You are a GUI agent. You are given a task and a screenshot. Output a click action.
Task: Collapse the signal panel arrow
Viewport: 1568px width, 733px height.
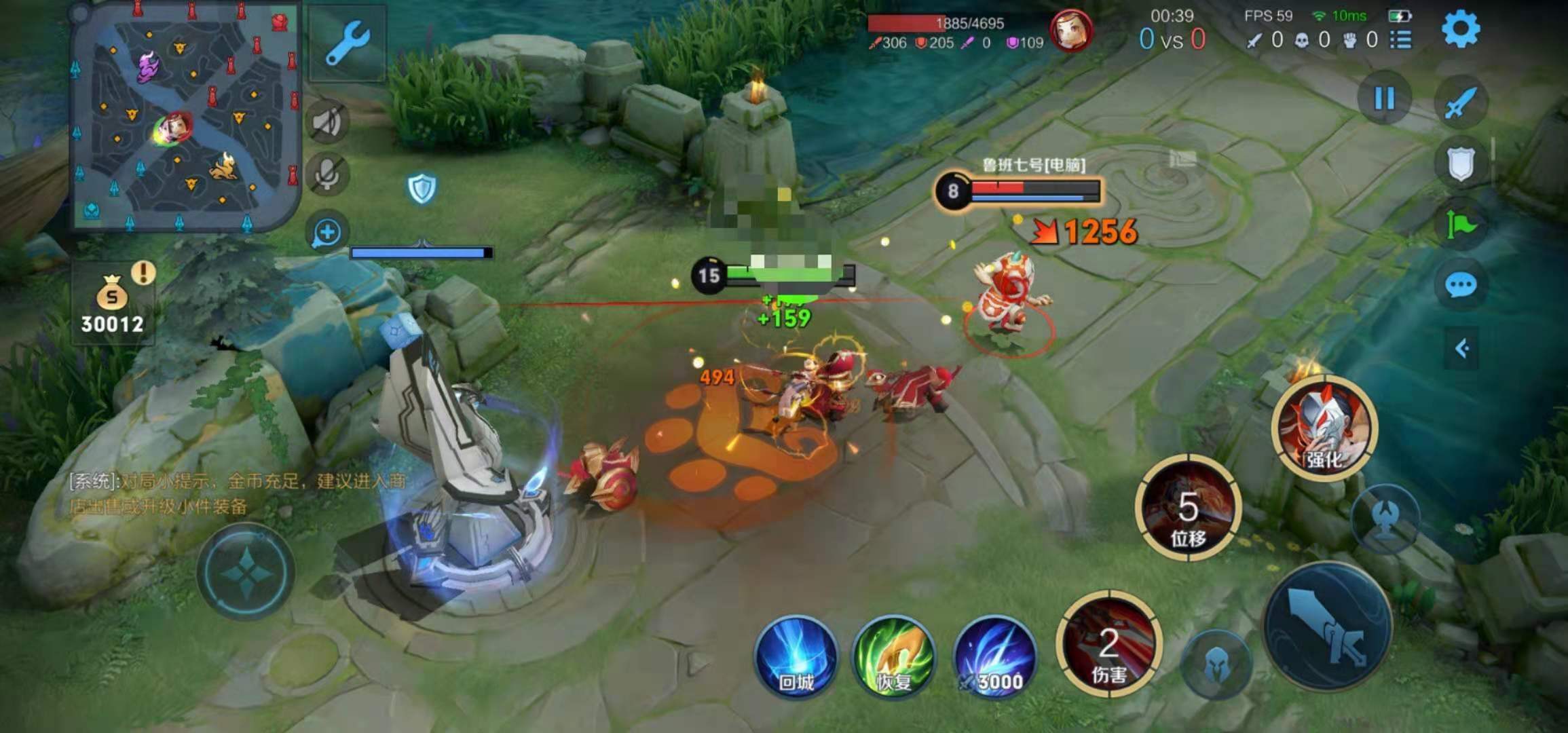click(1462, 349)
